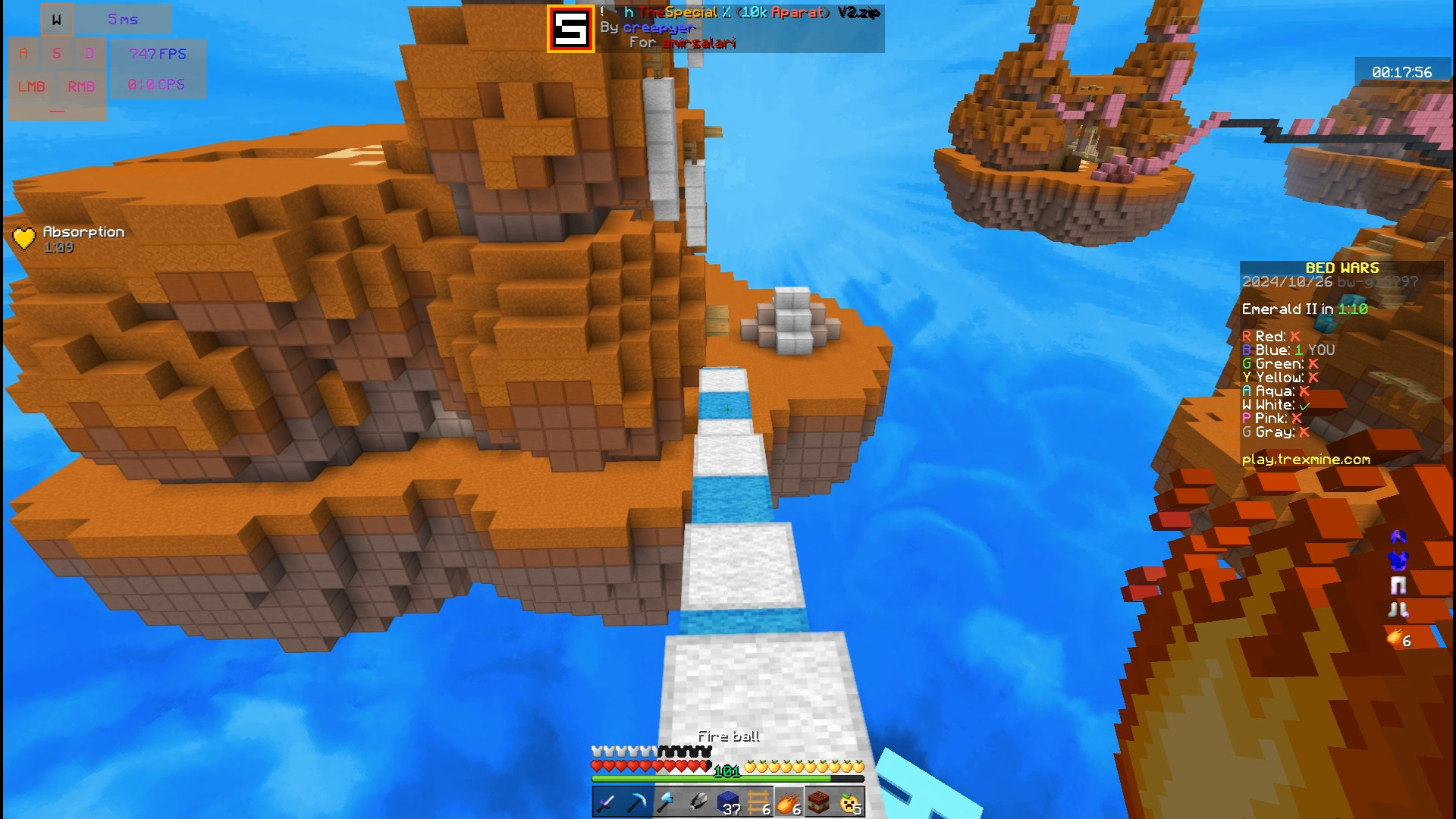Viewport: 1456px width, 819px height.
Task: Select the sword hotbar slot
Action: click(x=607, y=802)
